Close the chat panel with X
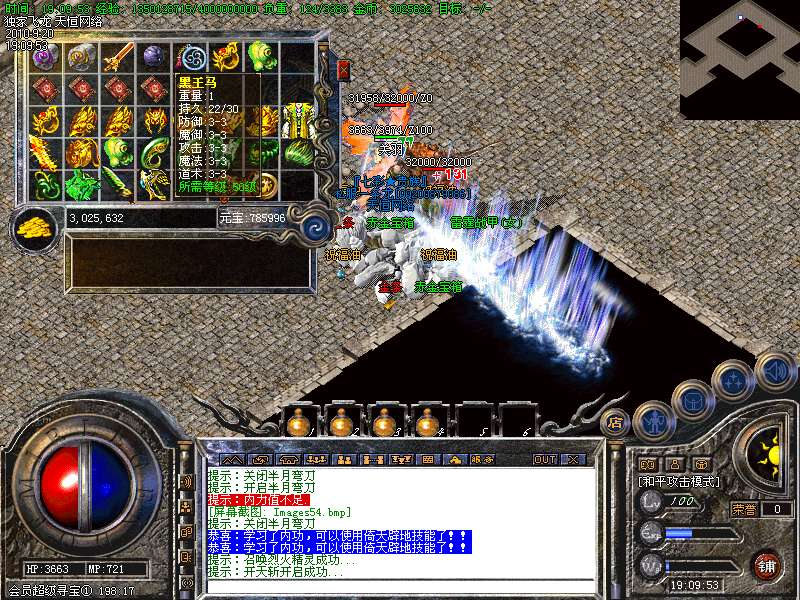 click(573, 460)
